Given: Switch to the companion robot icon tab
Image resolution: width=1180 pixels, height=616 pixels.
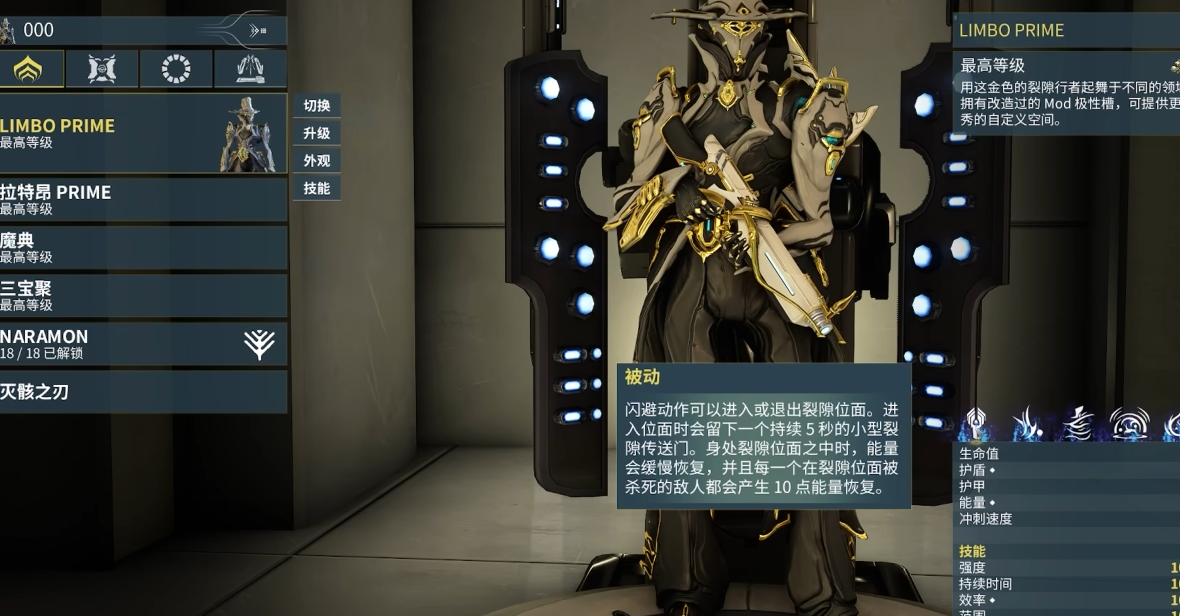Looking at the screenshot, I should pyautogui.click(x=102, y=69).
